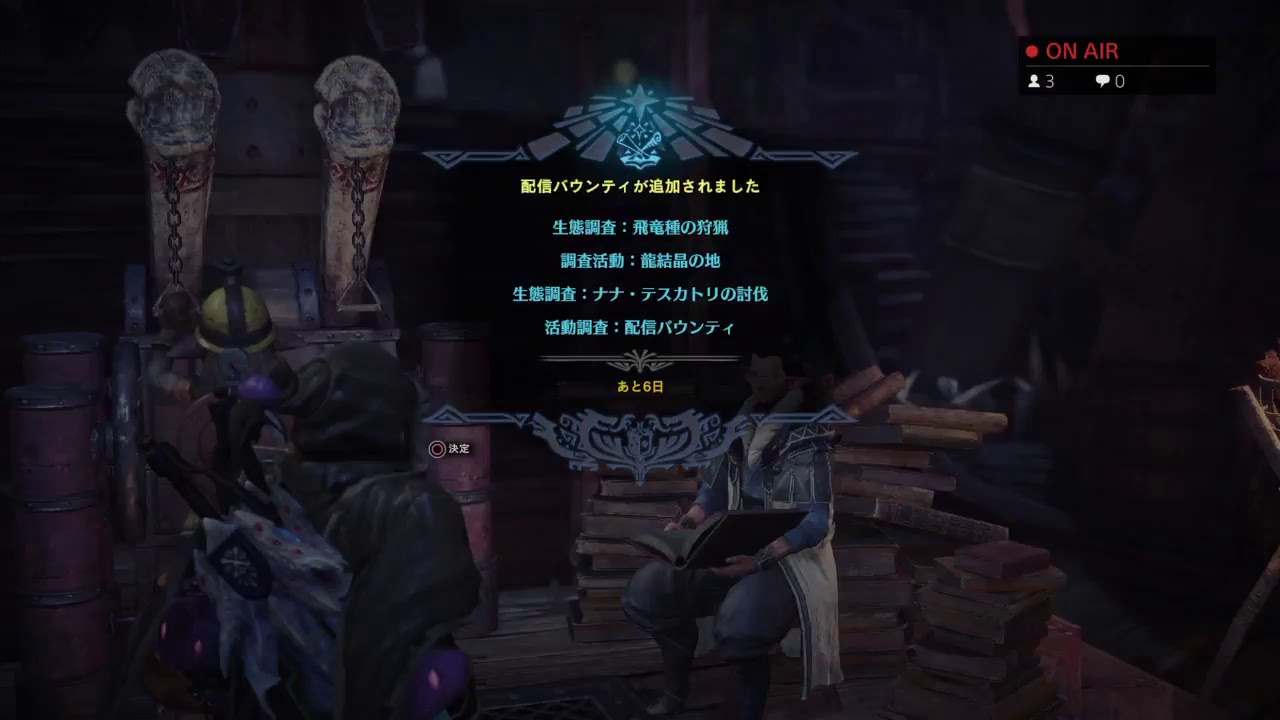
Task: Select the bounty 調査活動：龍結晶の地
Action: pos(640,260)
